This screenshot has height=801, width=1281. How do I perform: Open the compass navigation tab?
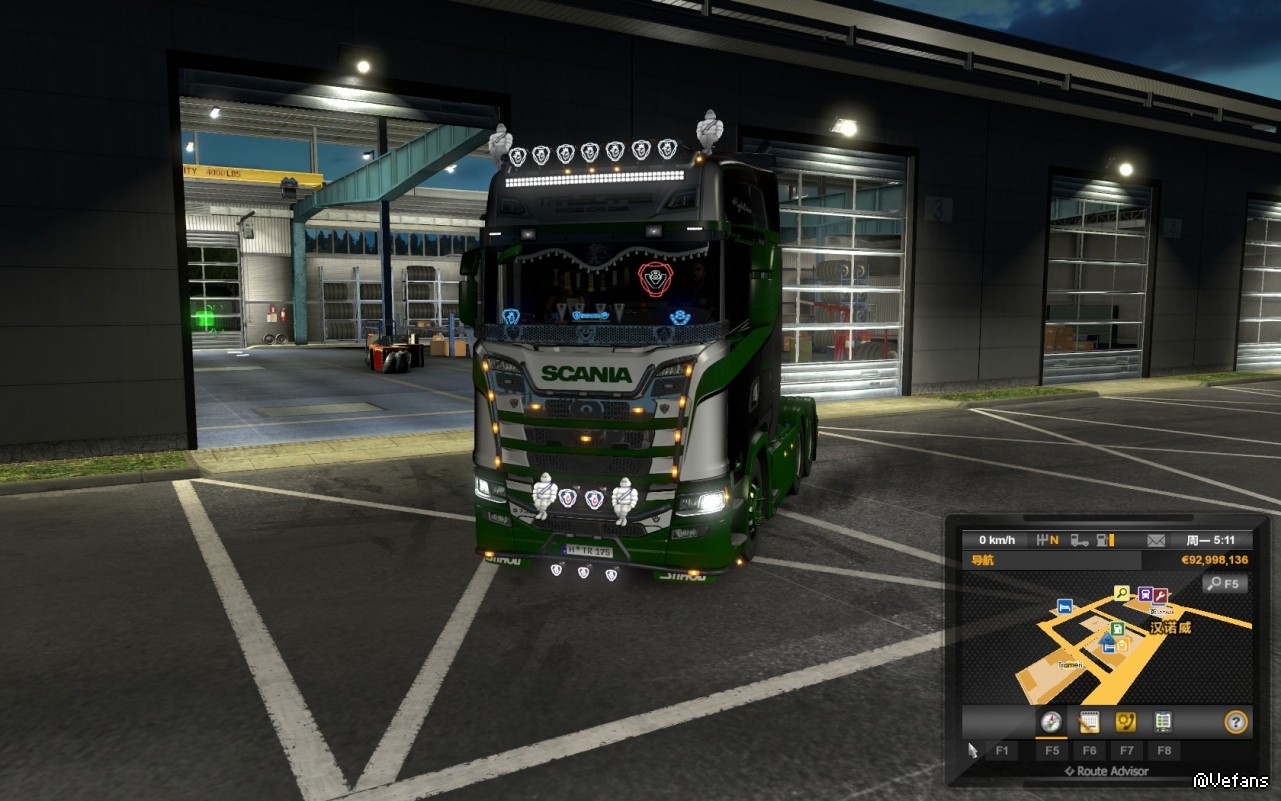(1050, 721)
